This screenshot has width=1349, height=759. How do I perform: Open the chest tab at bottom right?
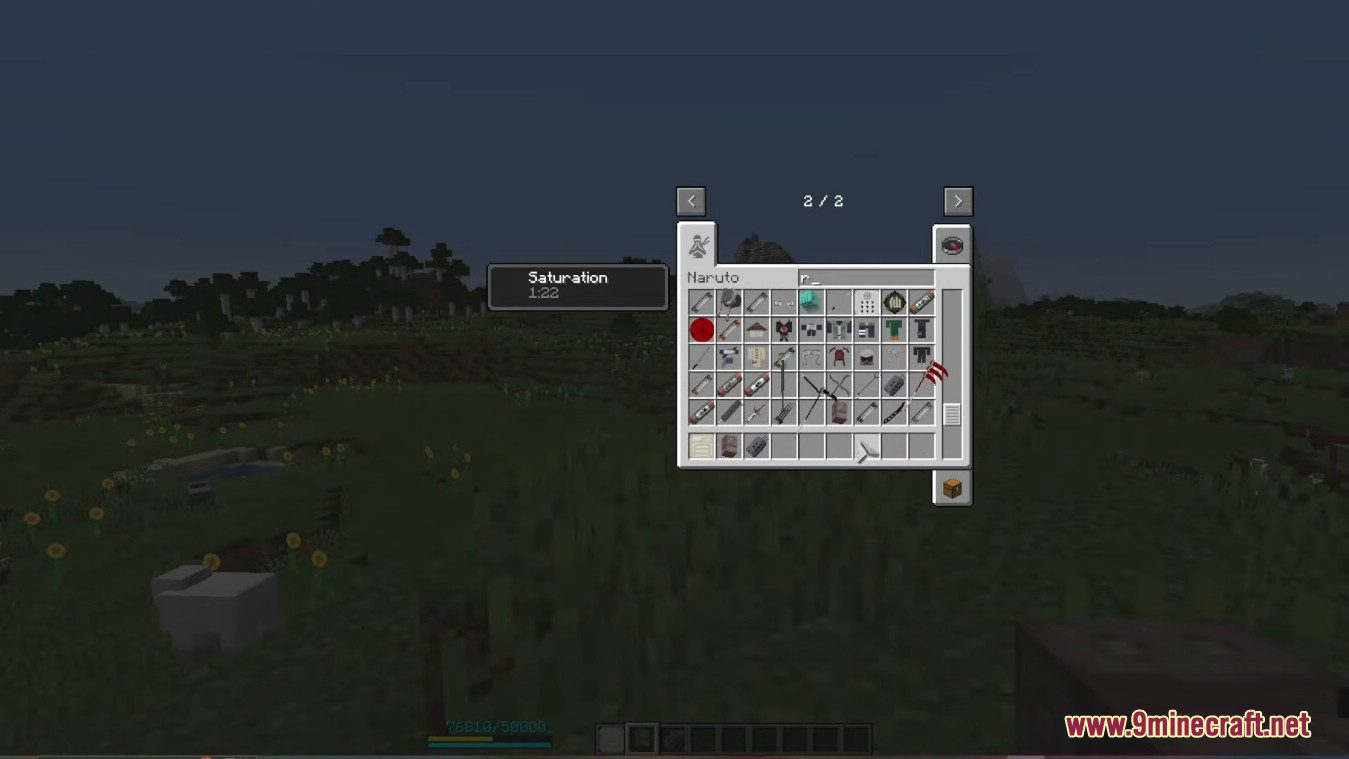click(x=951, y=489)
